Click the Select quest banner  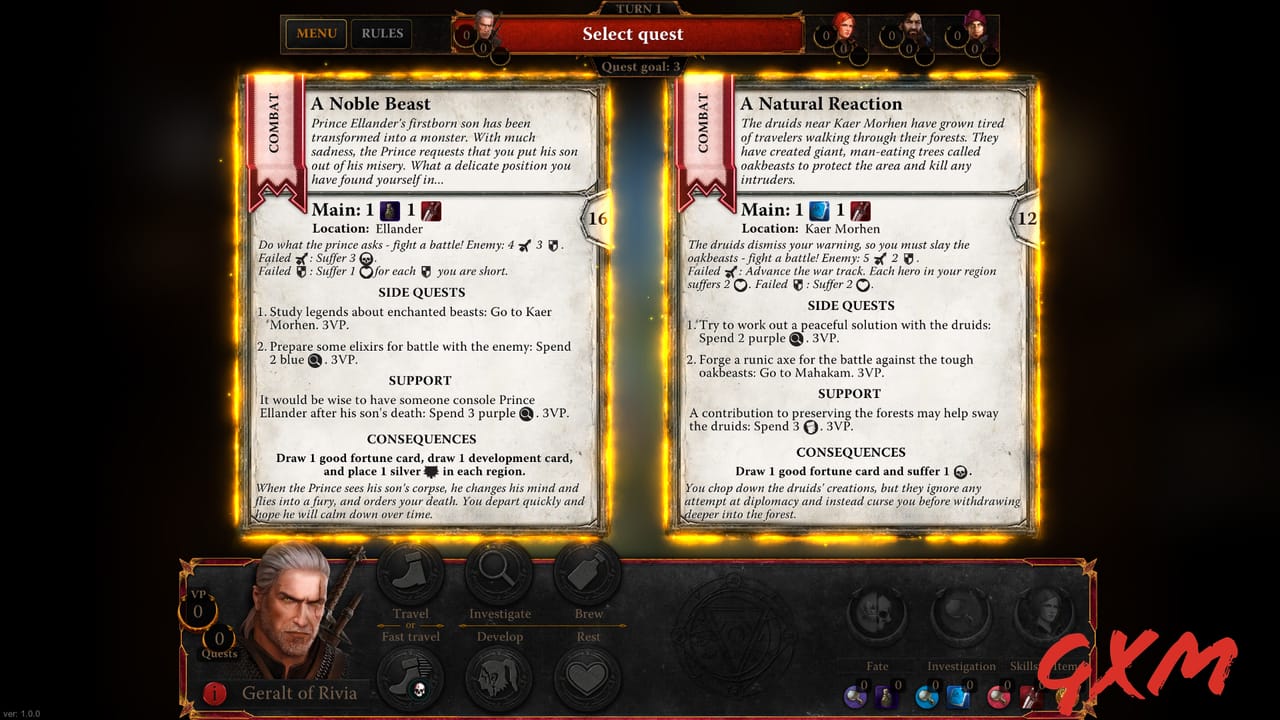point(633,33)
